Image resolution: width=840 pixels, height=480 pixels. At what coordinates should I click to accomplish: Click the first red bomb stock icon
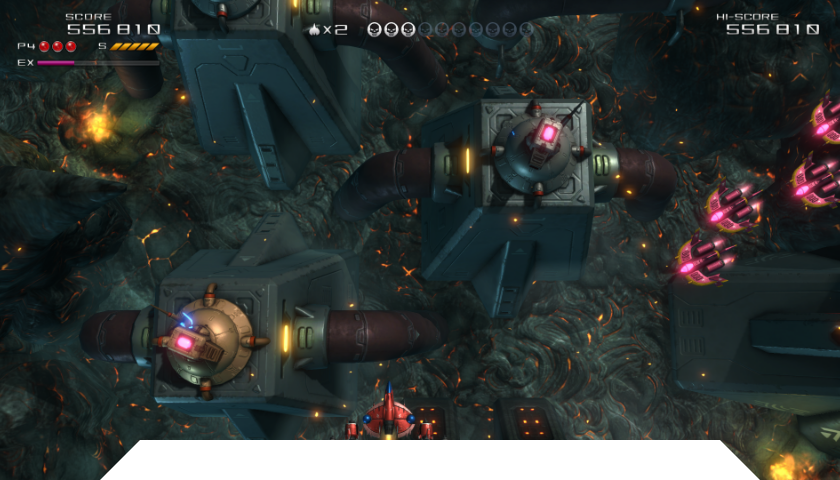(x=44, y=46)
